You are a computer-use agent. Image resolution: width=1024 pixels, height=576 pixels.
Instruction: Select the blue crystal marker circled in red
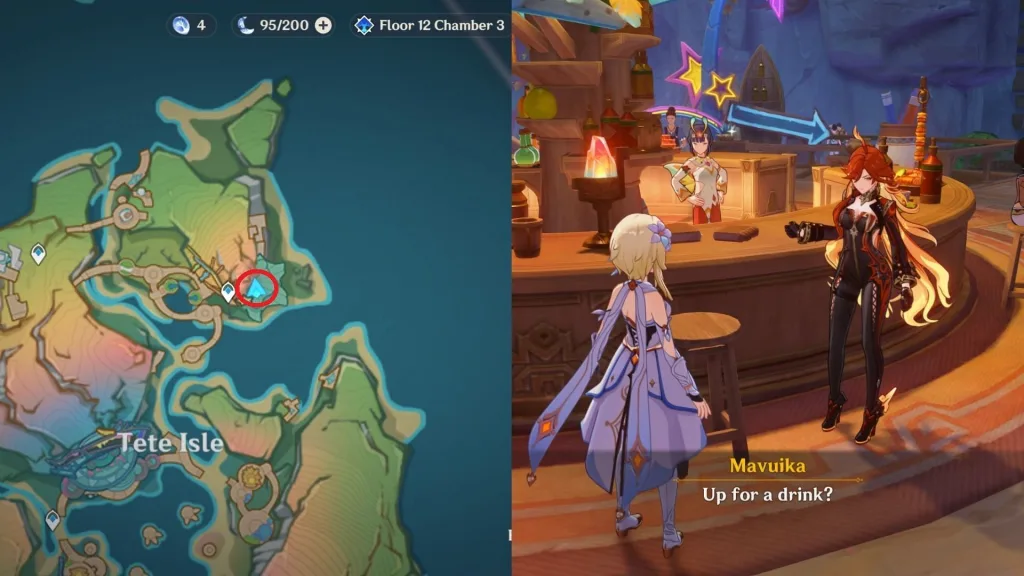pyautogui.click(x=260, y=288)
